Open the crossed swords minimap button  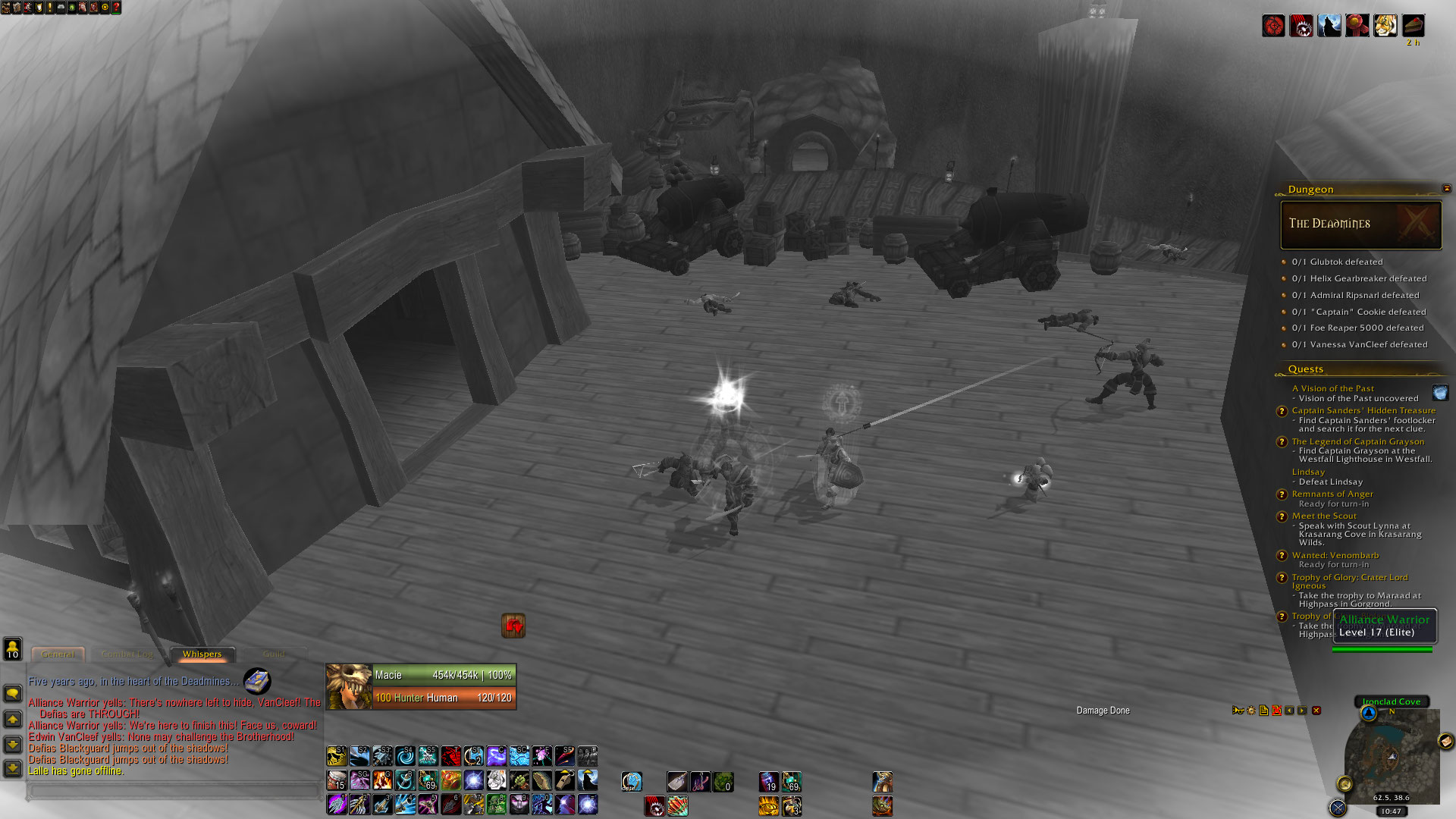[1338, 808]
